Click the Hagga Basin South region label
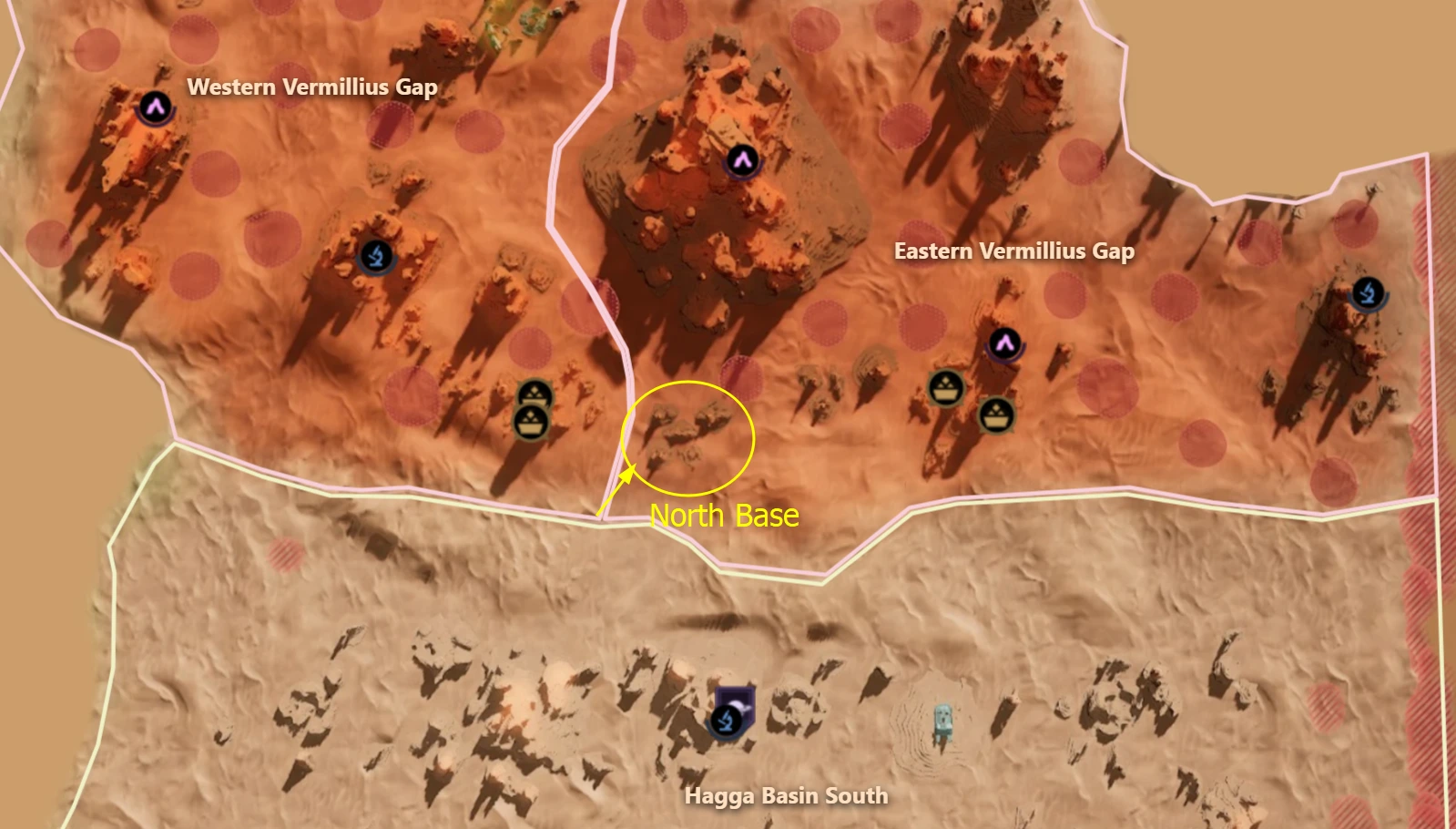Viewport: 1456px width, 829px height. tap(787, 794)
